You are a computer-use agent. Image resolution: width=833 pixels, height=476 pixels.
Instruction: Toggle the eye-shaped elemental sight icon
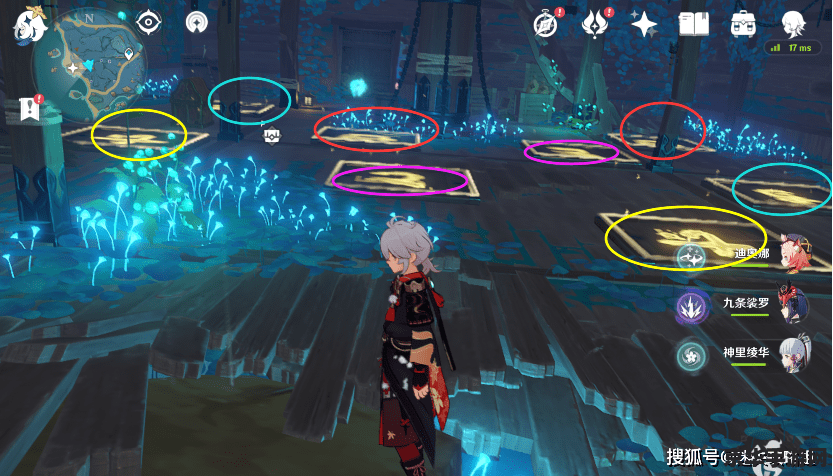pyautogui.click(x=150, y=21)
